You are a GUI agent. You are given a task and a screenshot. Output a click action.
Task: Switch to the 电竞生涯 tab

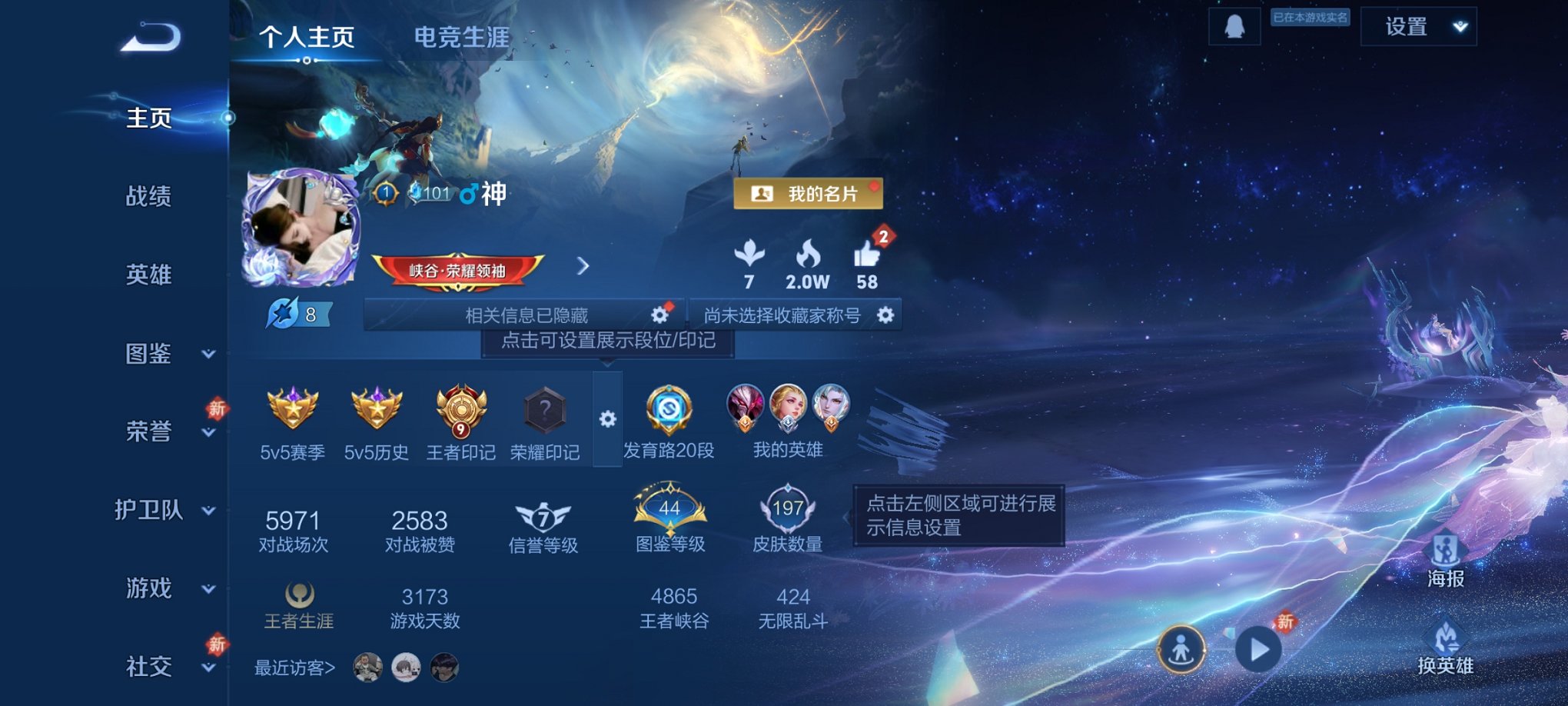(x=461, y=37)
